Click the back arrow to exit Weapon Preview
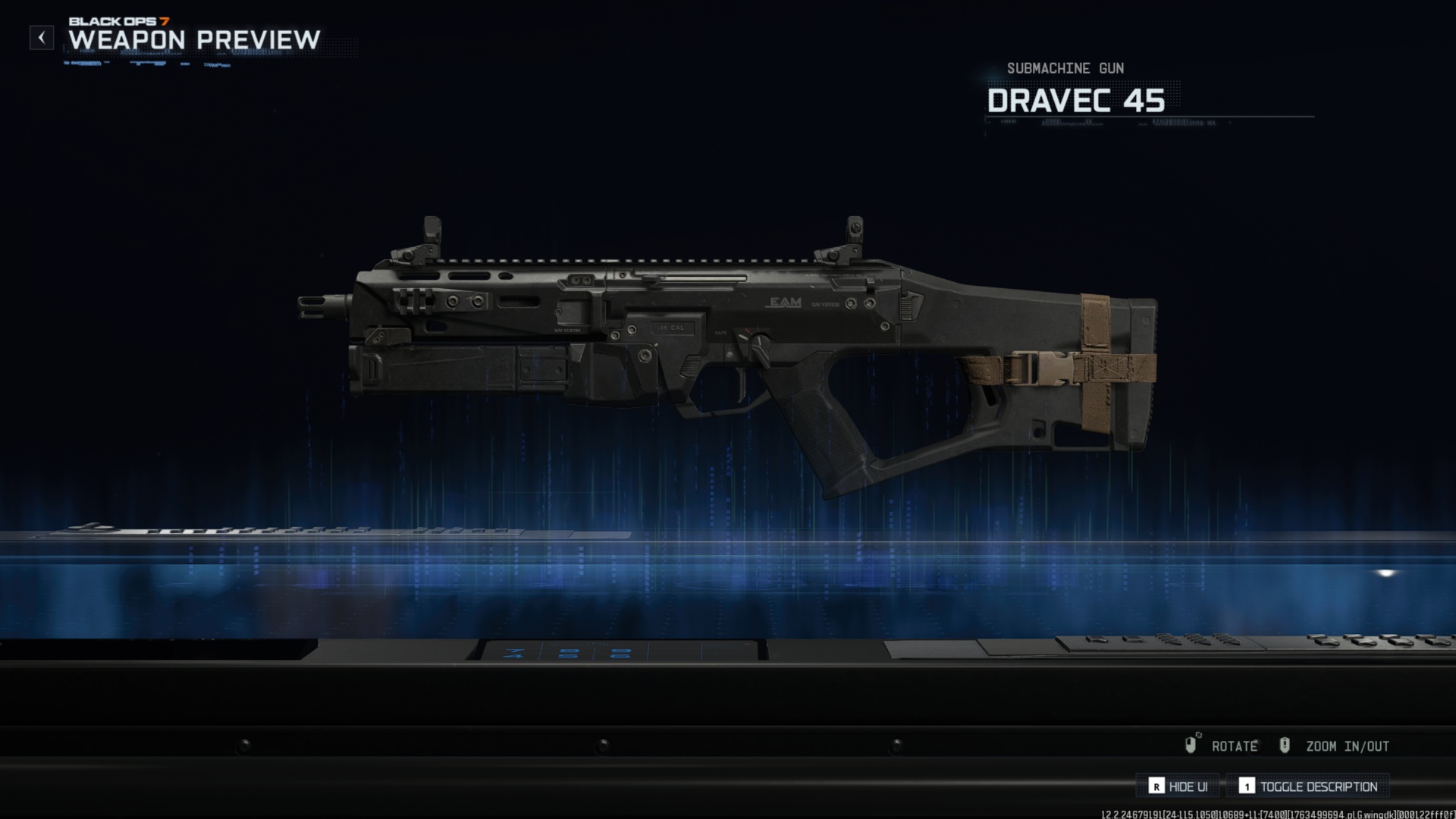 (42, 36)
